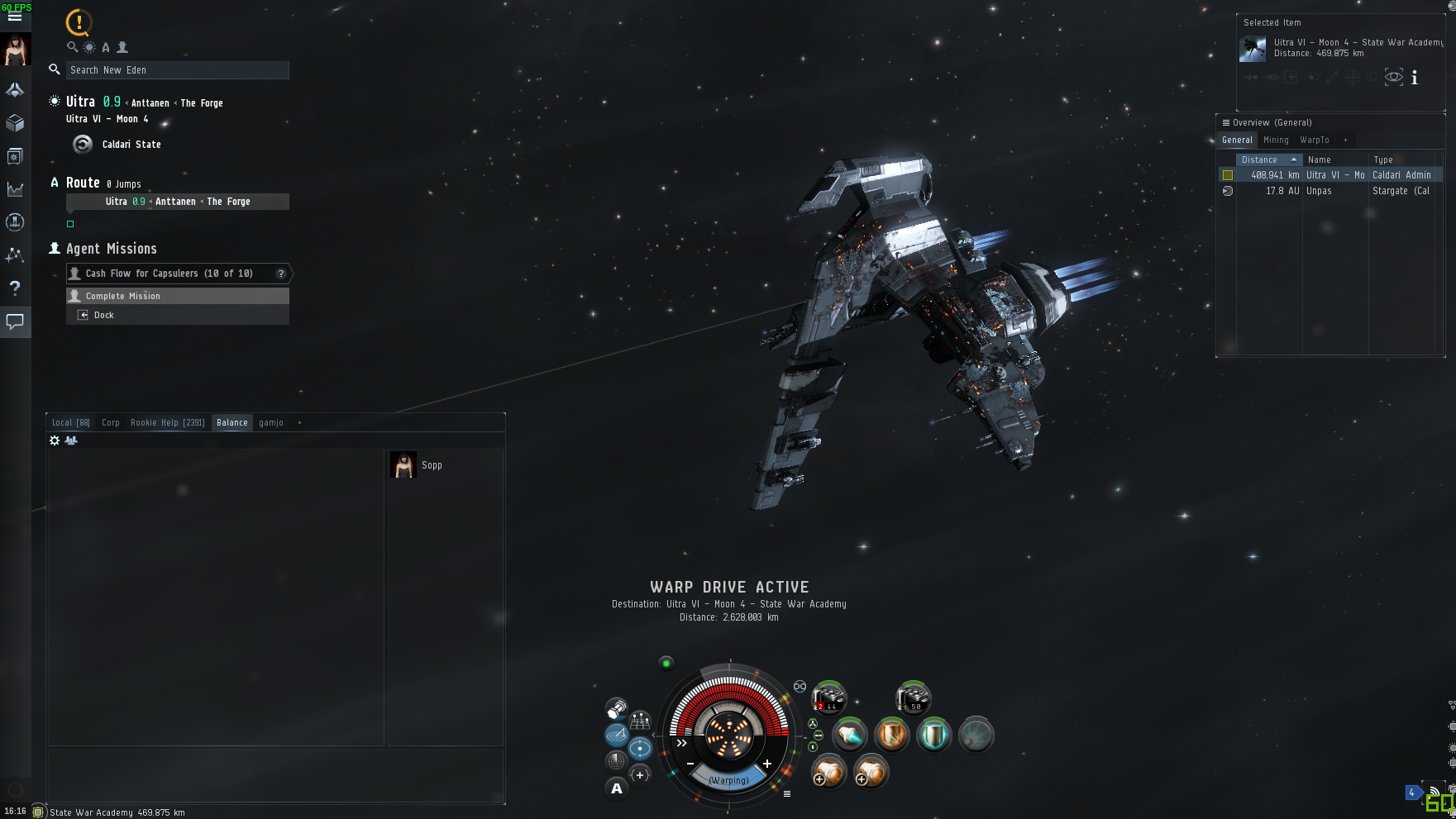Select the Dock option
Viewport: 1456px width, 819px height.
103,315
